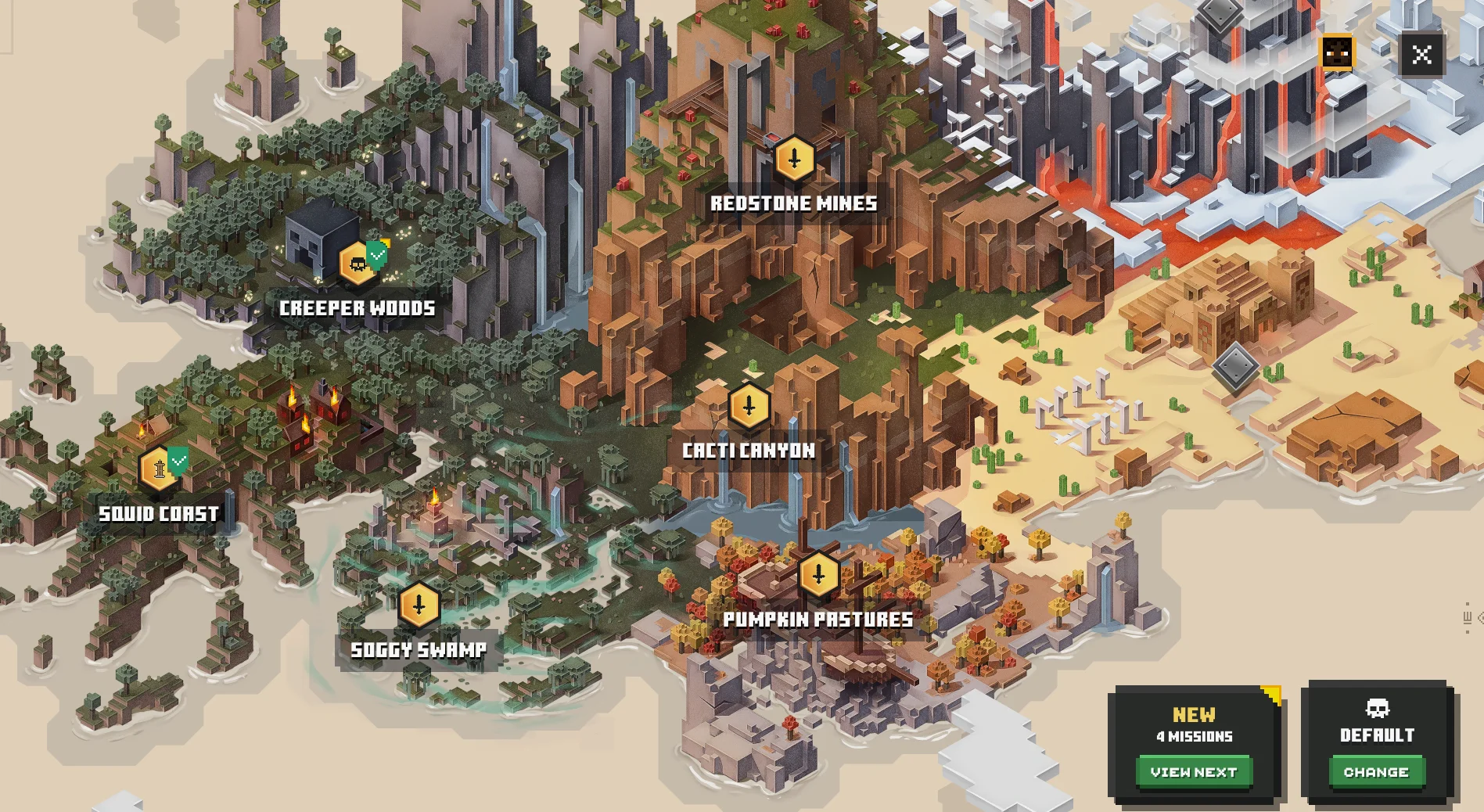1484x812 pixels.
Task: Close the mission map
Action: tap(1421, 55)
